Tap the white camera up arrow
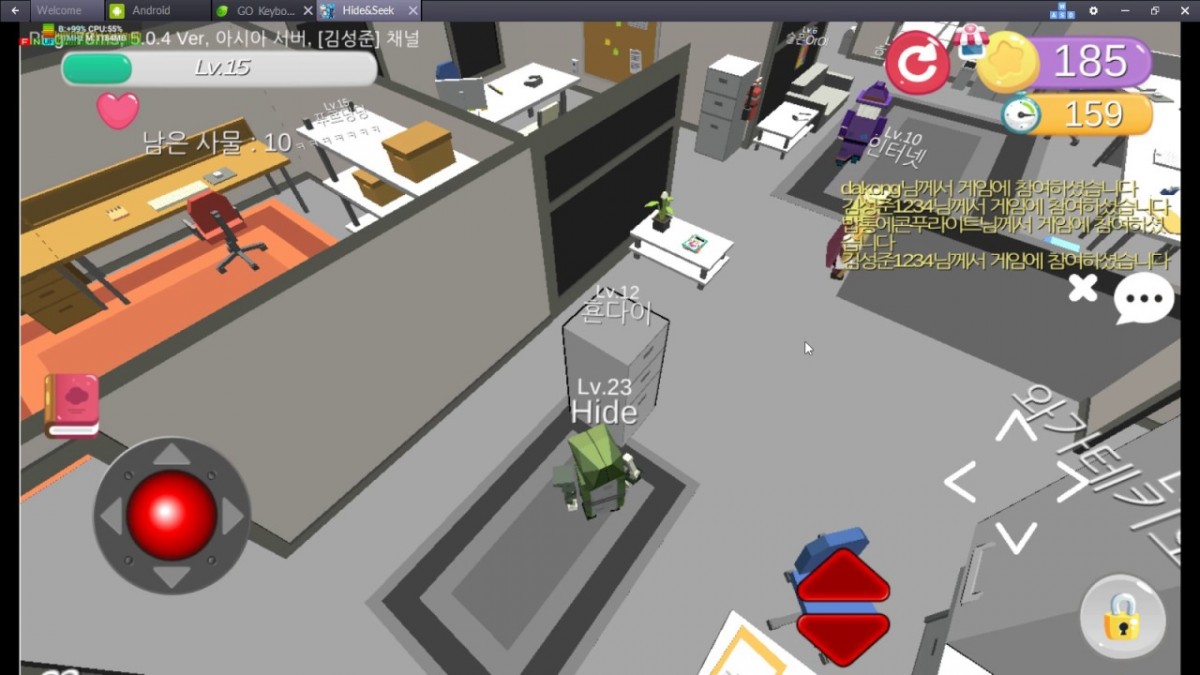 [1016, 427]
